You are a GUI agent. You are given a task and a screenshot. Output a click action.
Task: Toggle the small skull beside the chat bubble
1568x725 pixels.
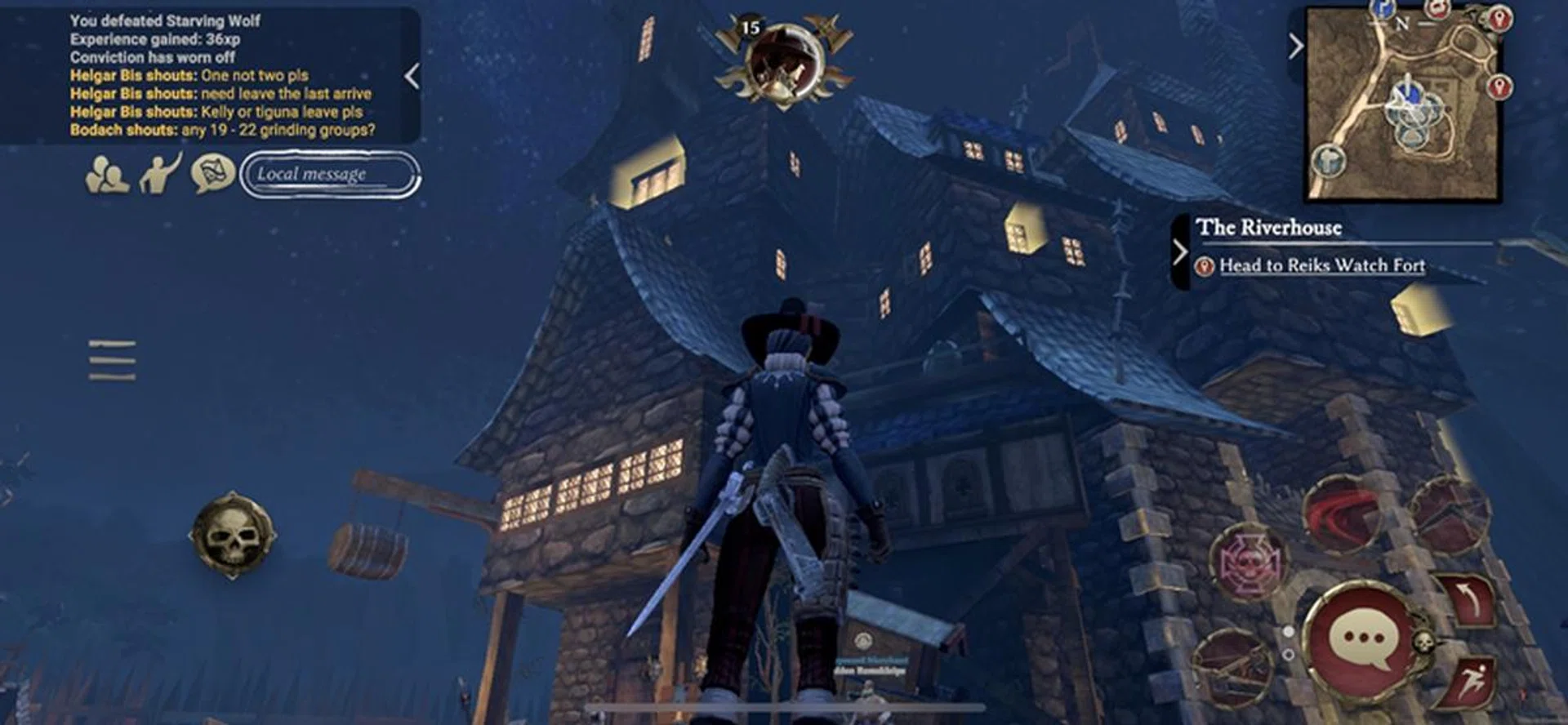coord(1424,643)
